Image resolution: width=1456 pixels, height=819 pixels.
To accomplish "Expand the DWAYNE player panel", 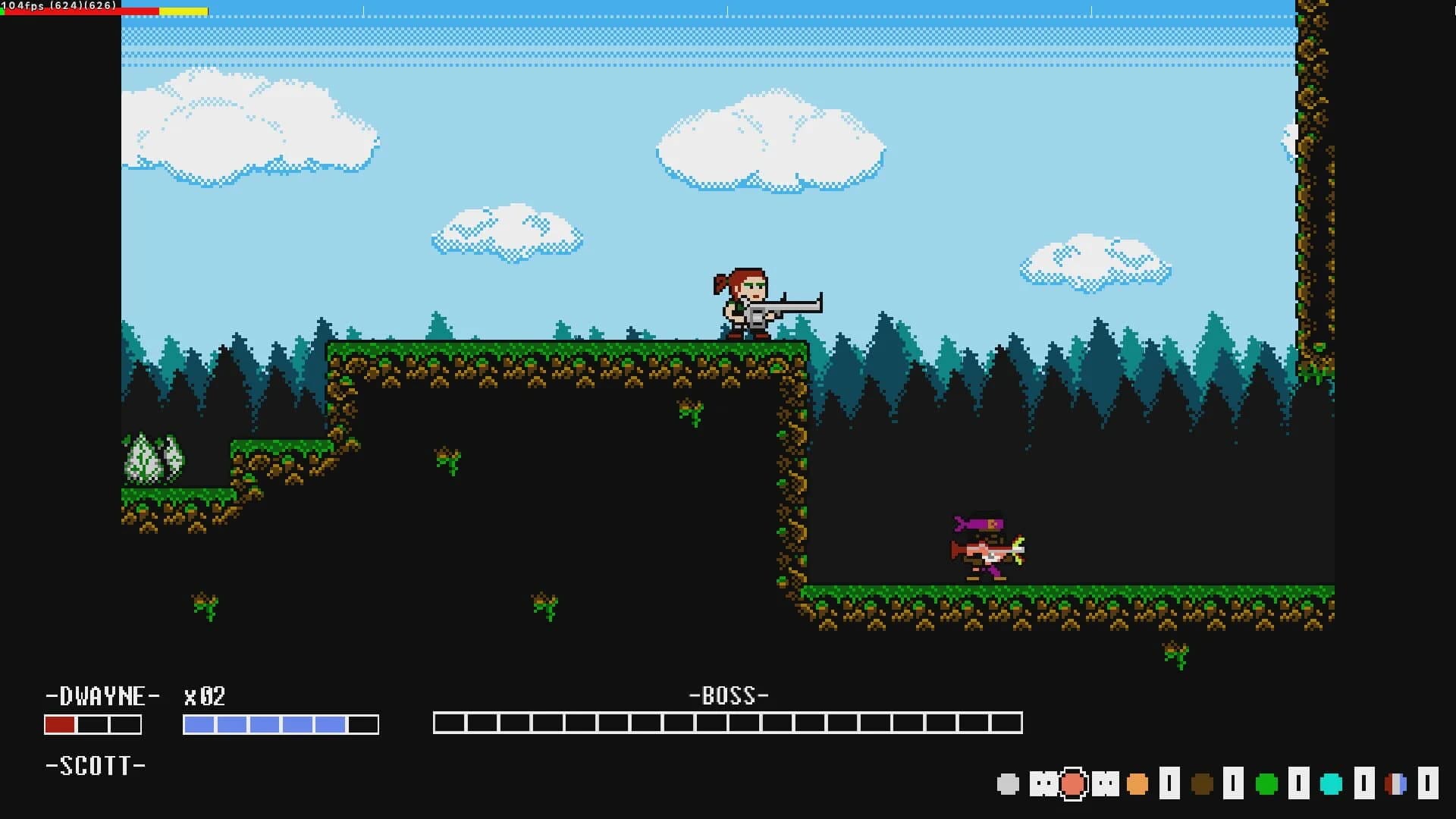I will point(103,696).
